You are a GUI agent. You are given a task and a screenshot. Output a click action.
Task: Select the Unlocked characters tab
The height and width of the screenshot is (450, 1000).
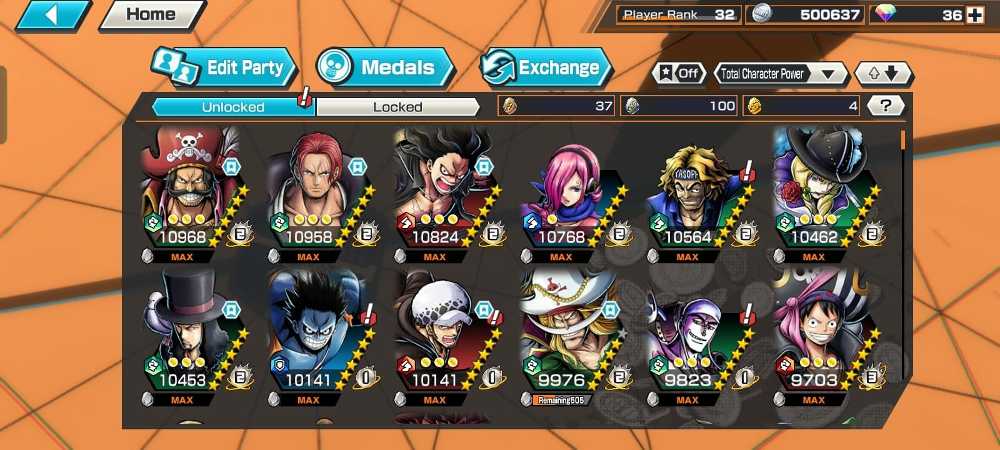click(x=232, y=106)
